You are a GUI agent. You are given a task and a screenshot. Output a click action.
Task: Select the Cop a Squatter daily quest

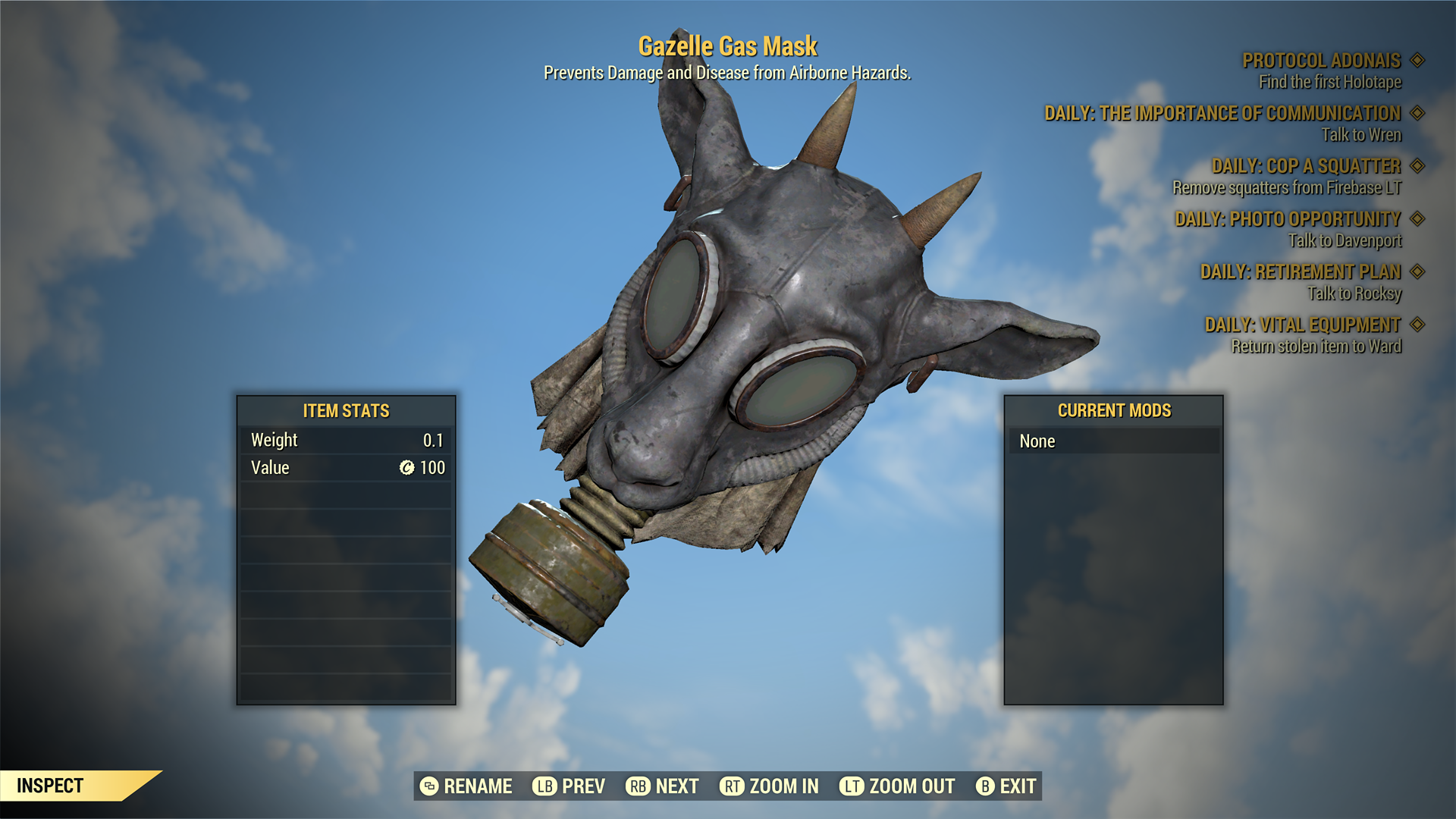(1306, 166)
